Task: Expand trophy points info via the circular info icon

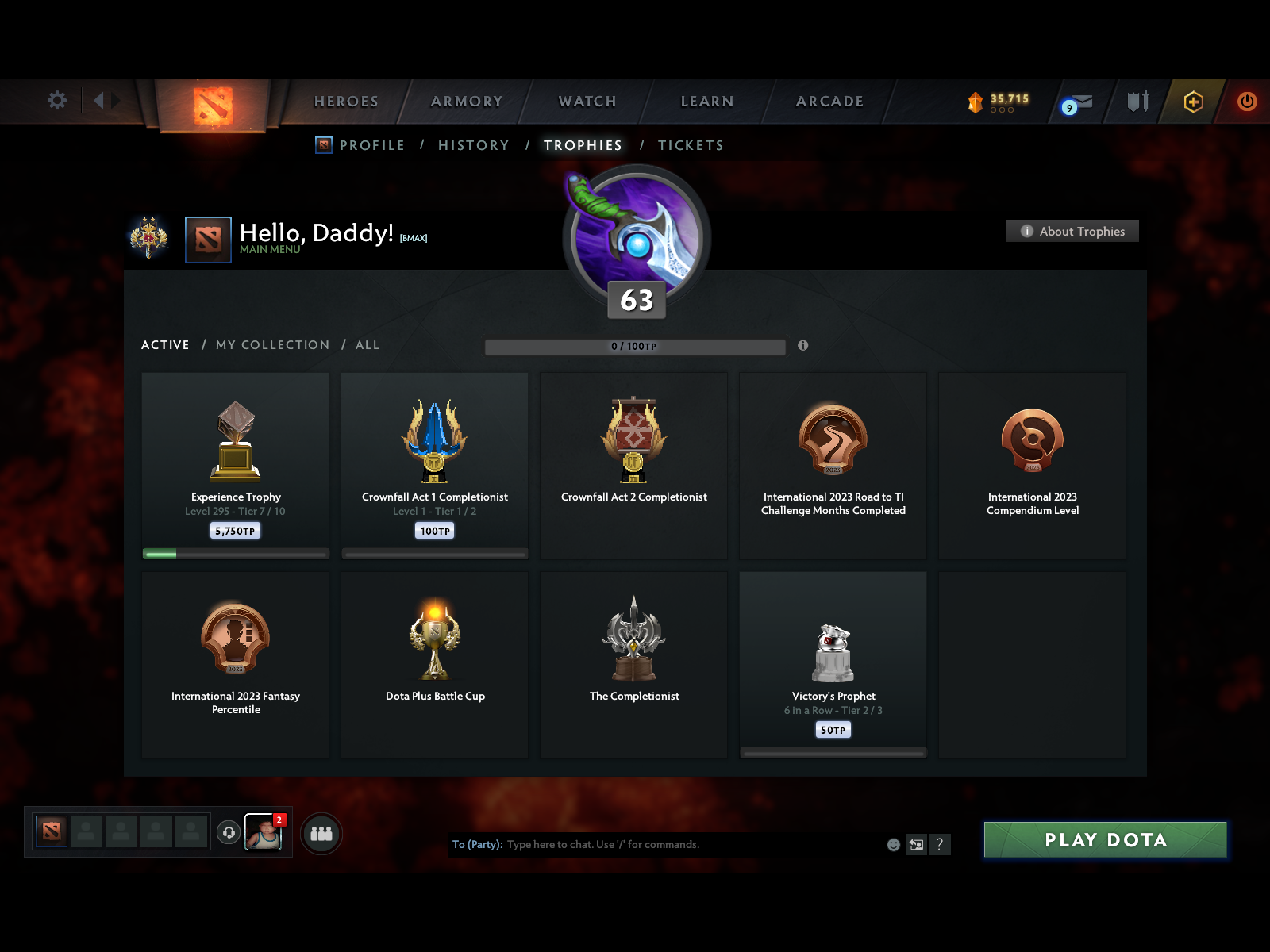Action: click(803, 346)
